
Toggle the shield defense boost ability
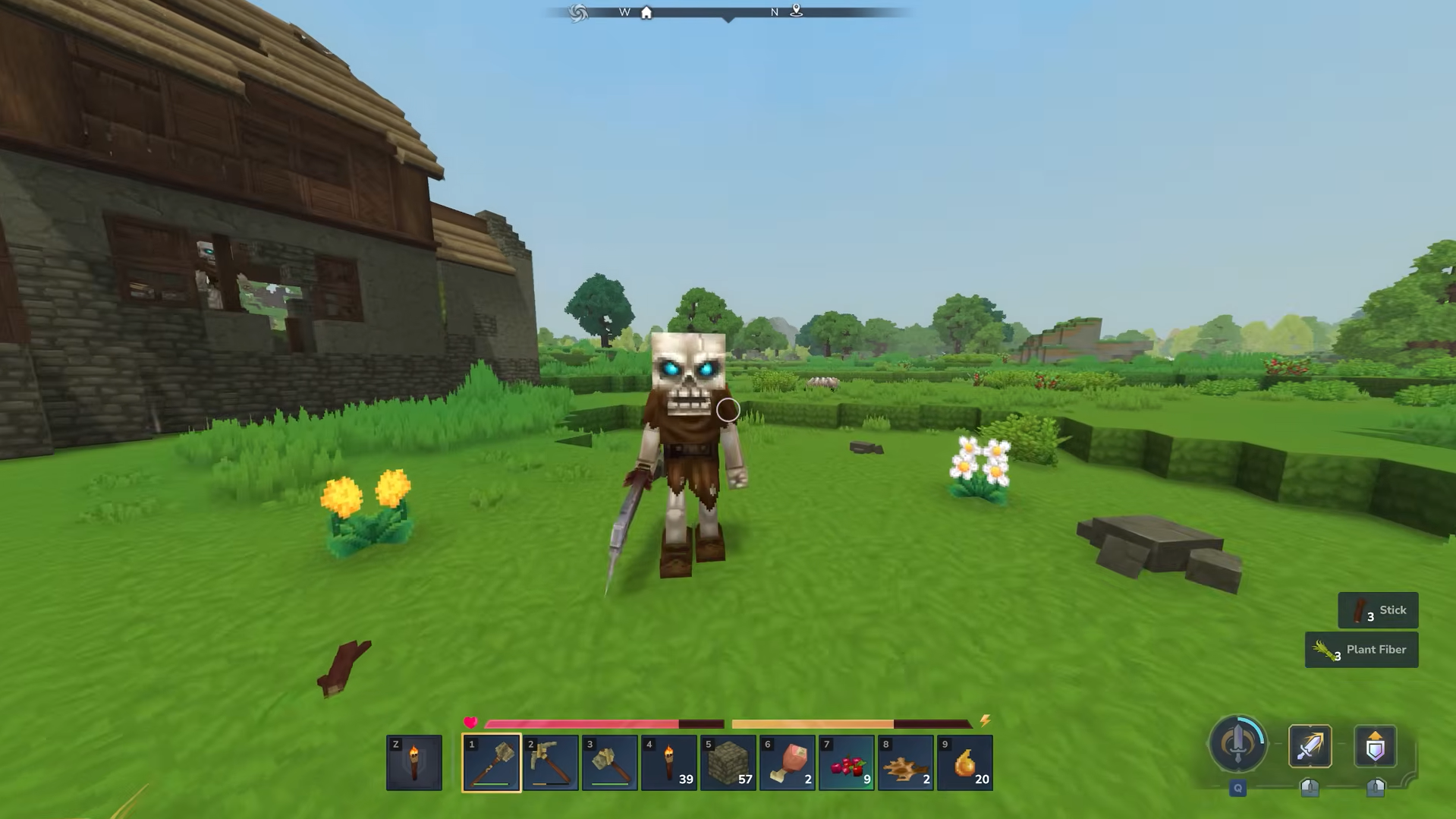pyautogui.click(x=1375, y=745)
